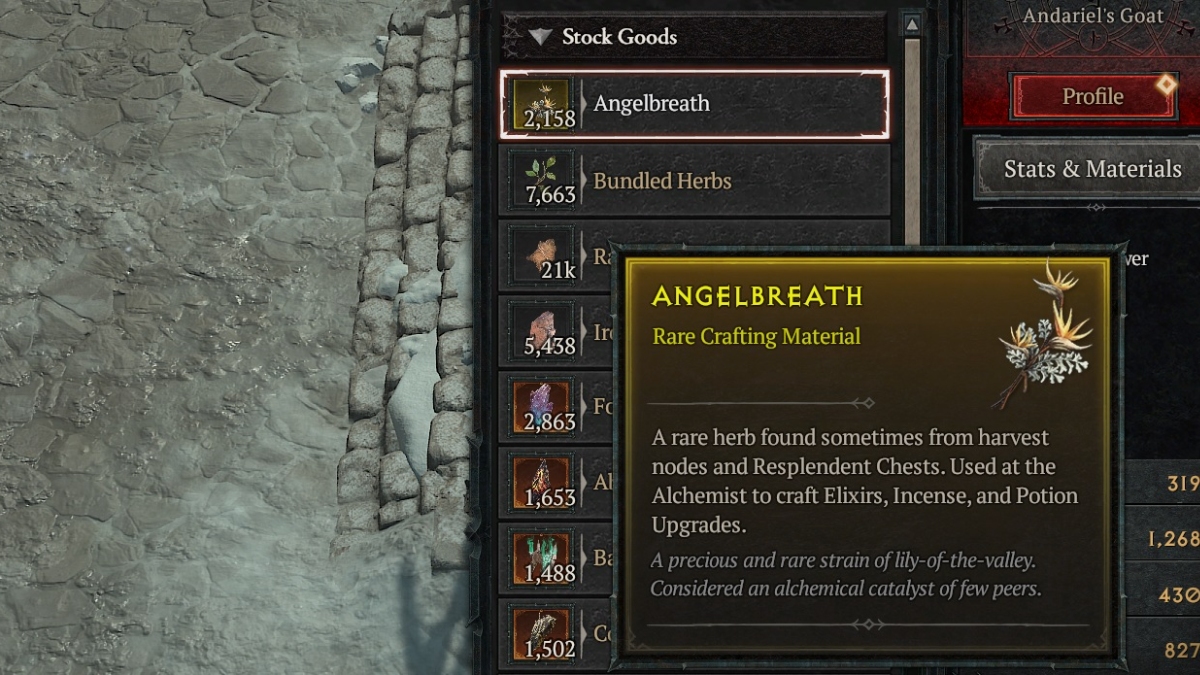The image size is (1200, 675).
Task: Select the material slot showing 1,502
Action: point(543,636)
